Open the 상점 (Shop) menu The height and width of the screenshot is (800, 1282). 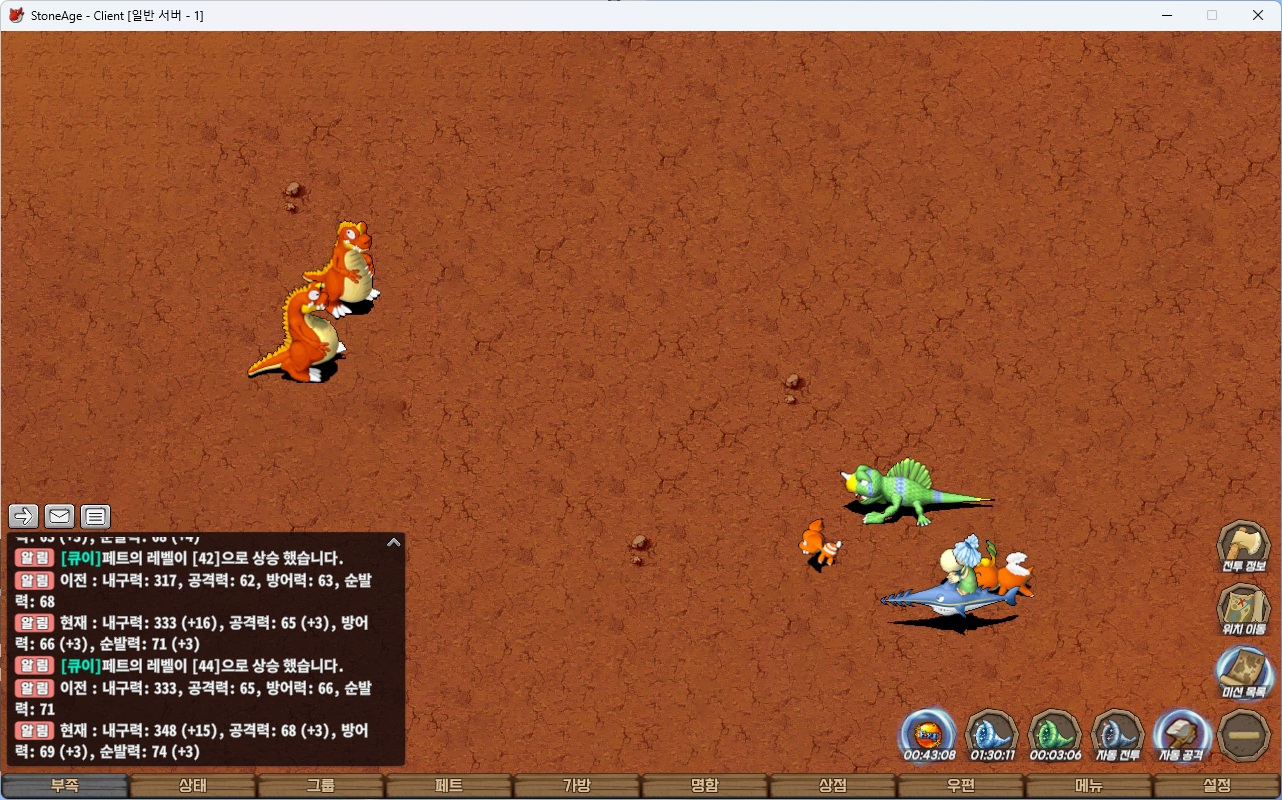pos(833,786)
